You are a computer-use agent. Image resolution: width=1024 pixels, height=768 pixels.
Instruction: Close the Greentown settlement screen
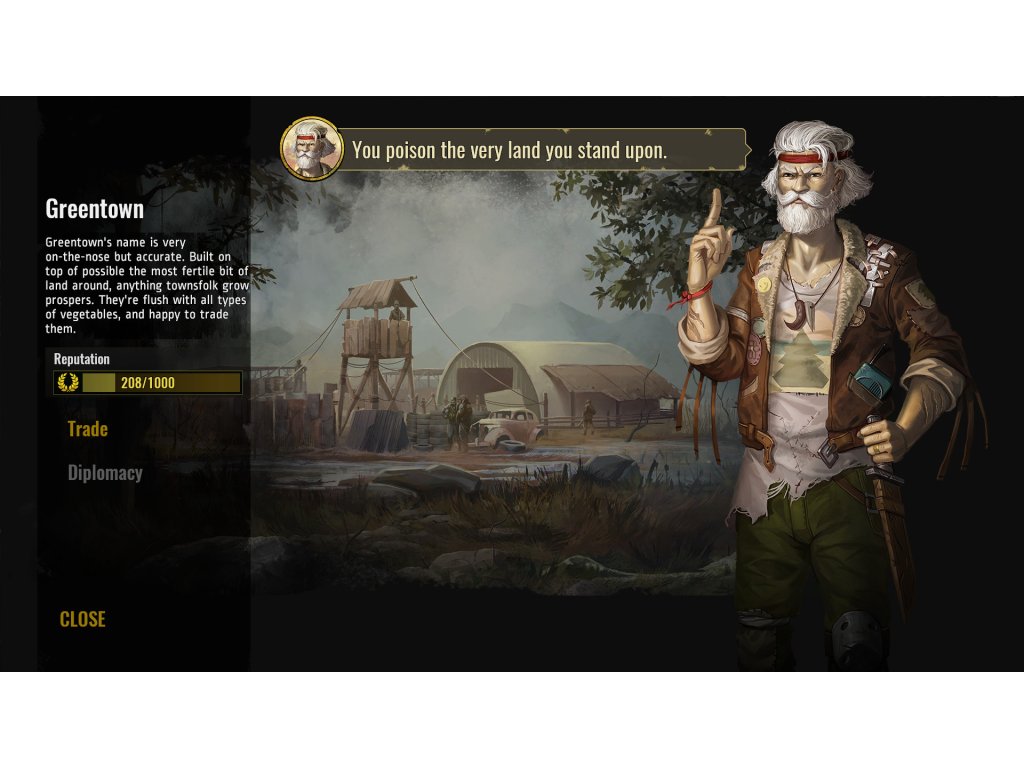click(x=82, y=619)
